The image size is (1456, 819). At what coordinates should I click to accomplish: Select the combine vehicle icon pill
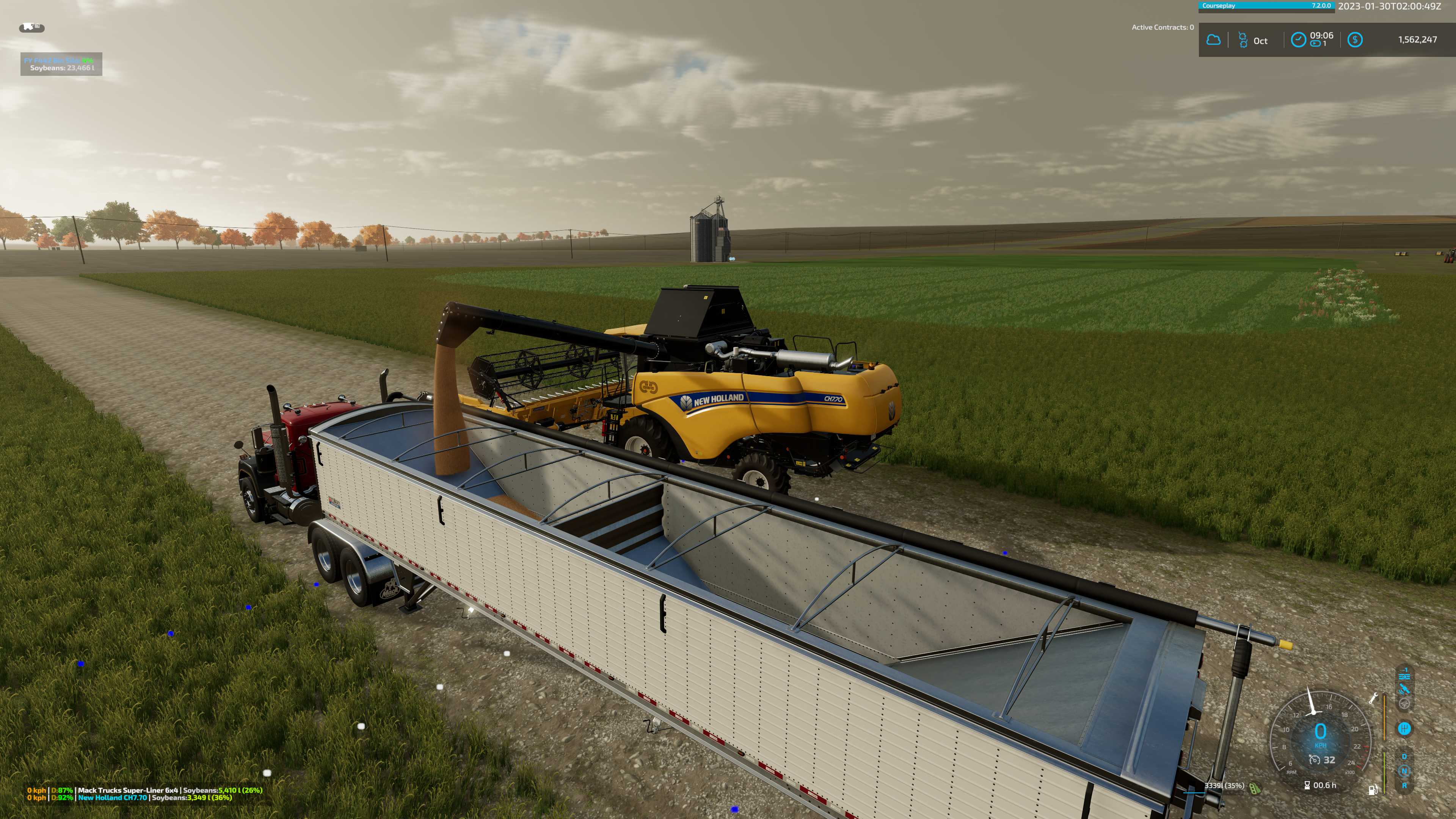(x=31, y=28)
